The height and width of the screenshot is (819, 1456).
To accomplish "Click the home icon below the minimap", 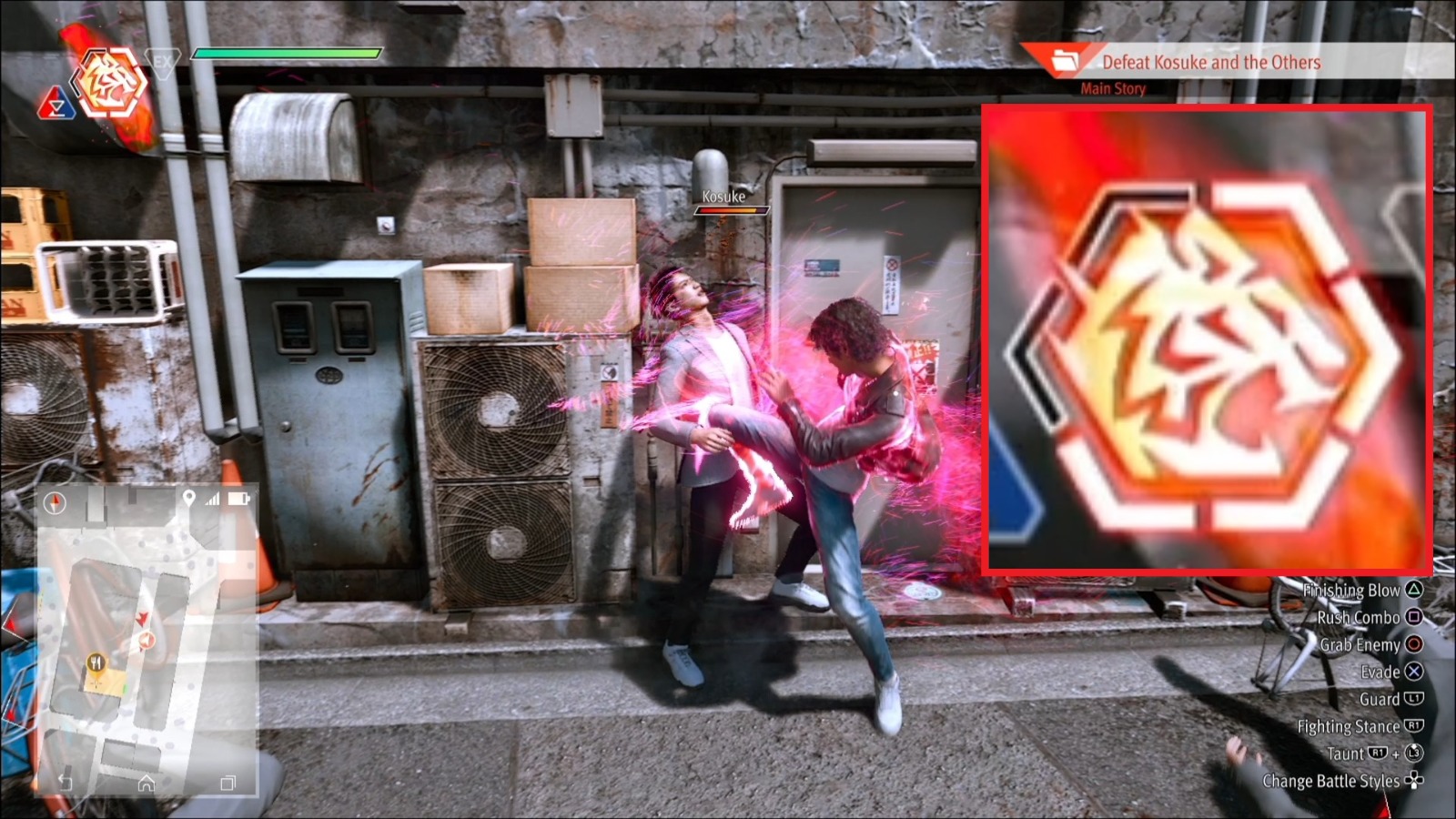I will tap(147, 781).
